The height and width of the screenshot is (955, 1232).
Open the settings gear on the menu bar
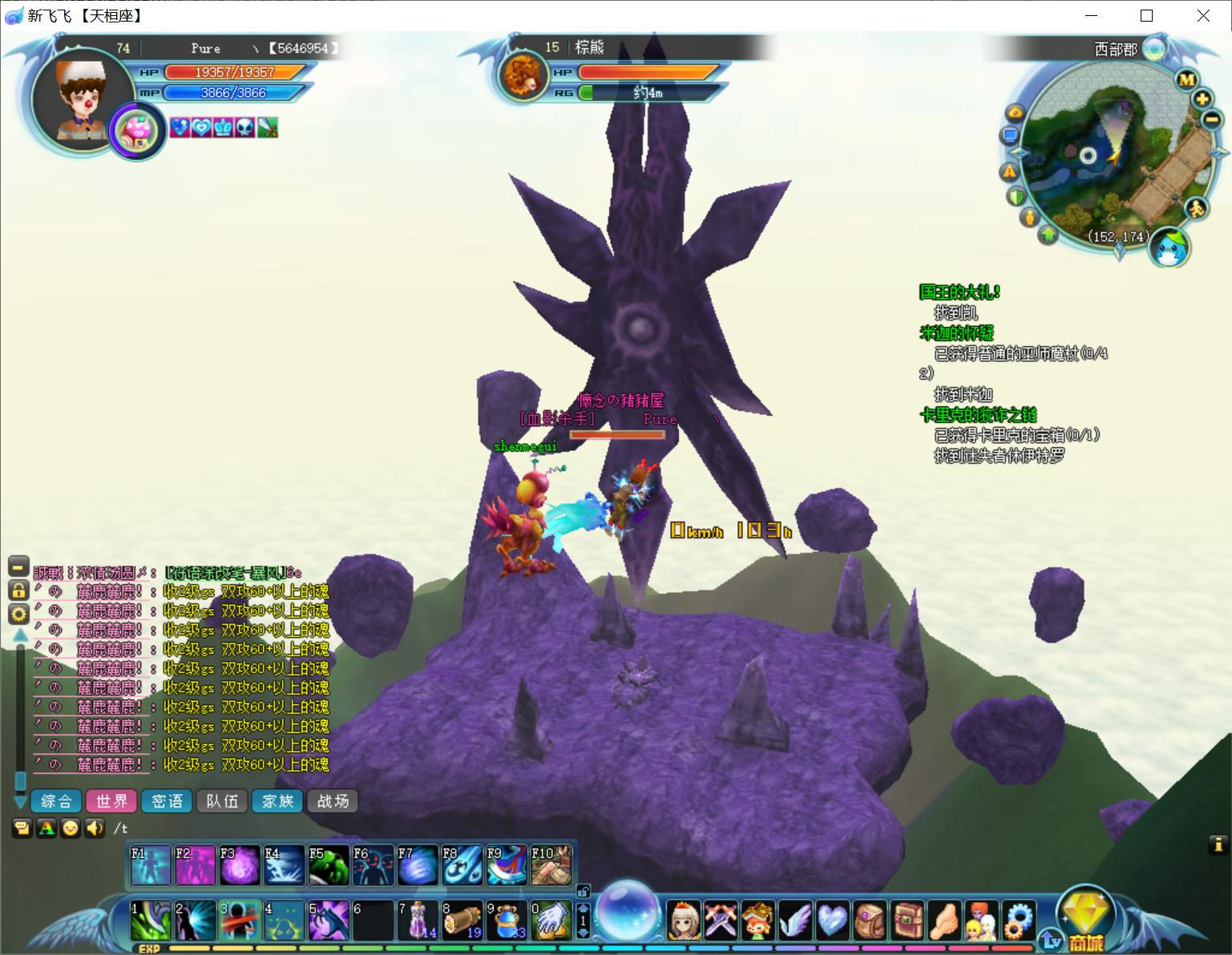click(x=1020, y=920)
